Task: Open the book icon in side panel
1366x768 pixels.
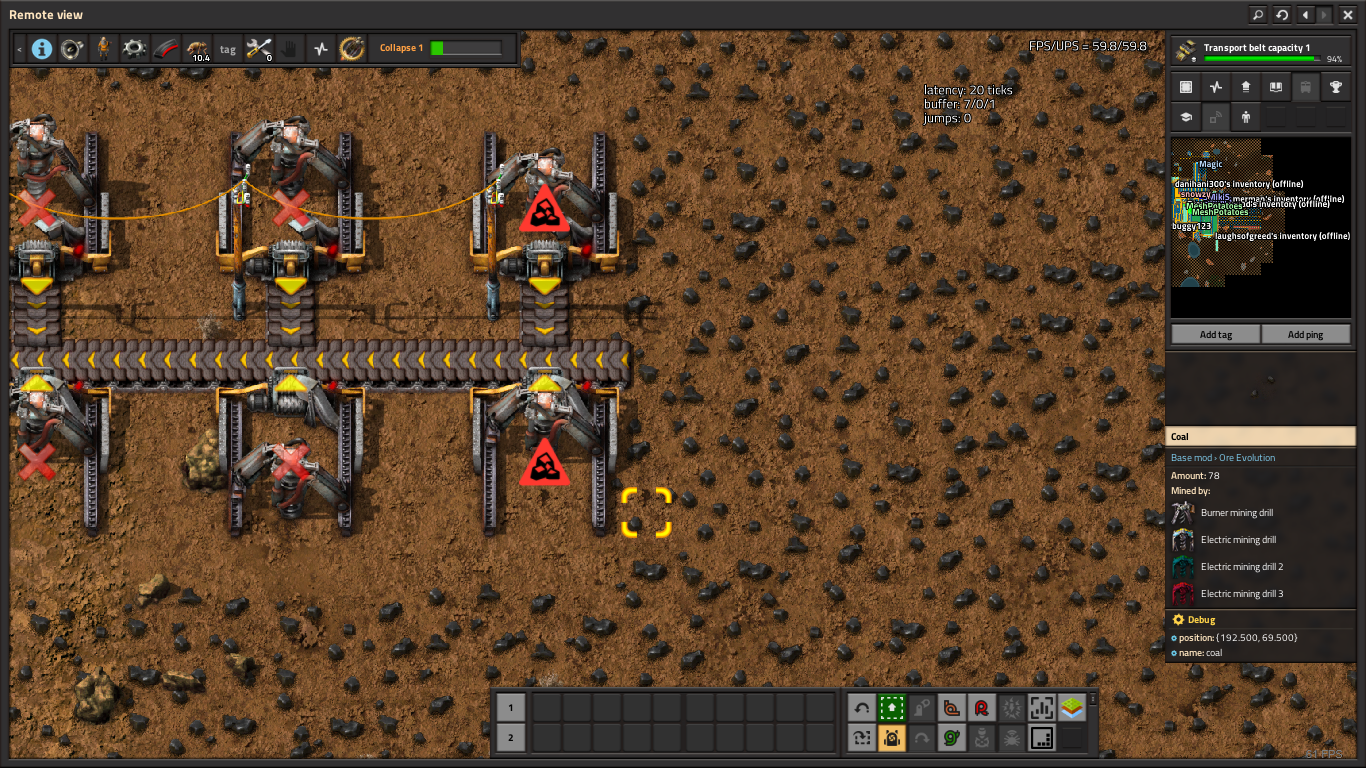Action: (x=1275, y=87)
